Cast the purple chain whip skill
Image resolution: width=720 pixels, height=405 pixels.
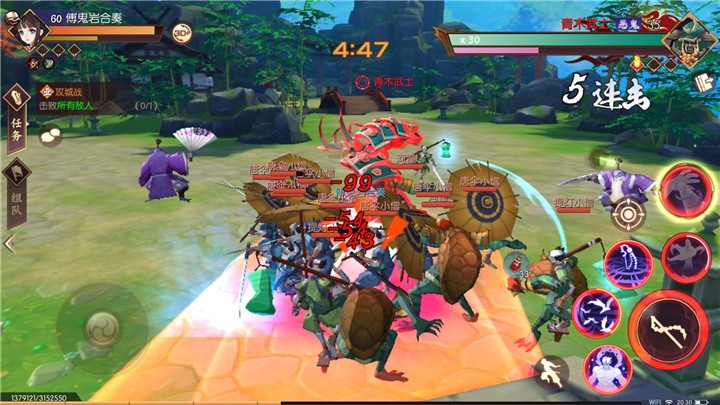(628, 262)
